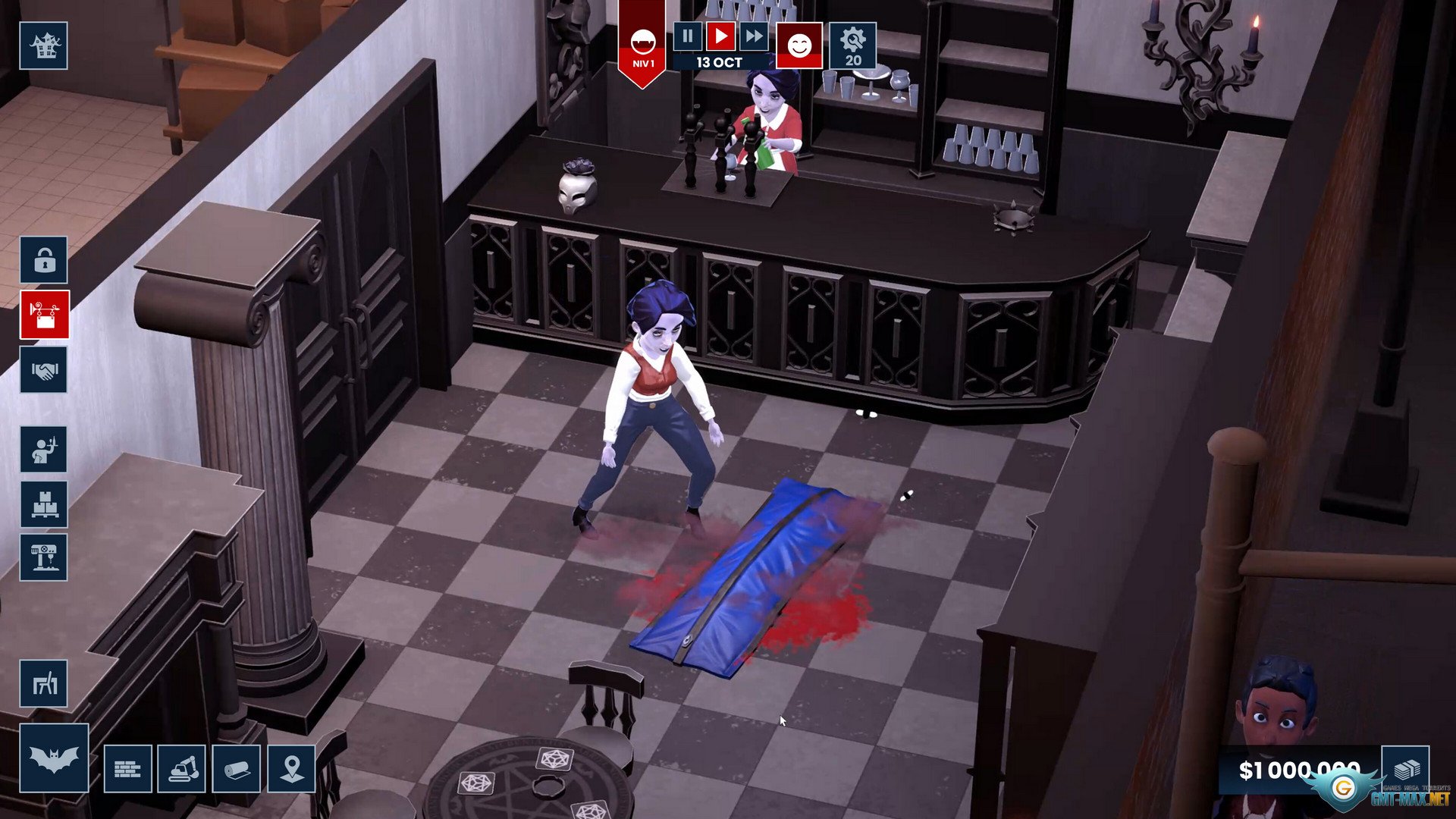Open the money stack finances button
This screenshot has width=1456, height=819.
click(x=1405, y=769)
